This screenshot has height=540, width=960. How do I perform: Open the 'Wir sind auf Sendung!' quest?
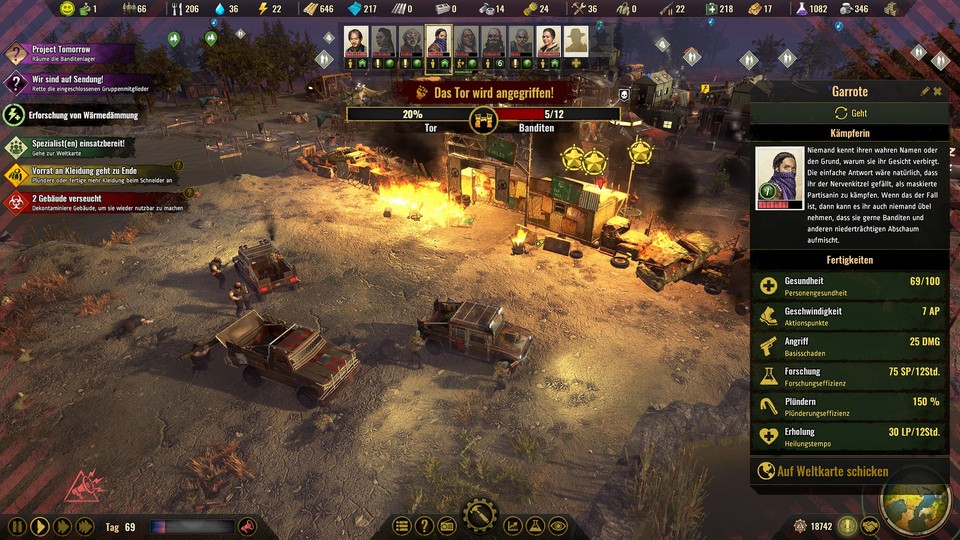[70, 83]
